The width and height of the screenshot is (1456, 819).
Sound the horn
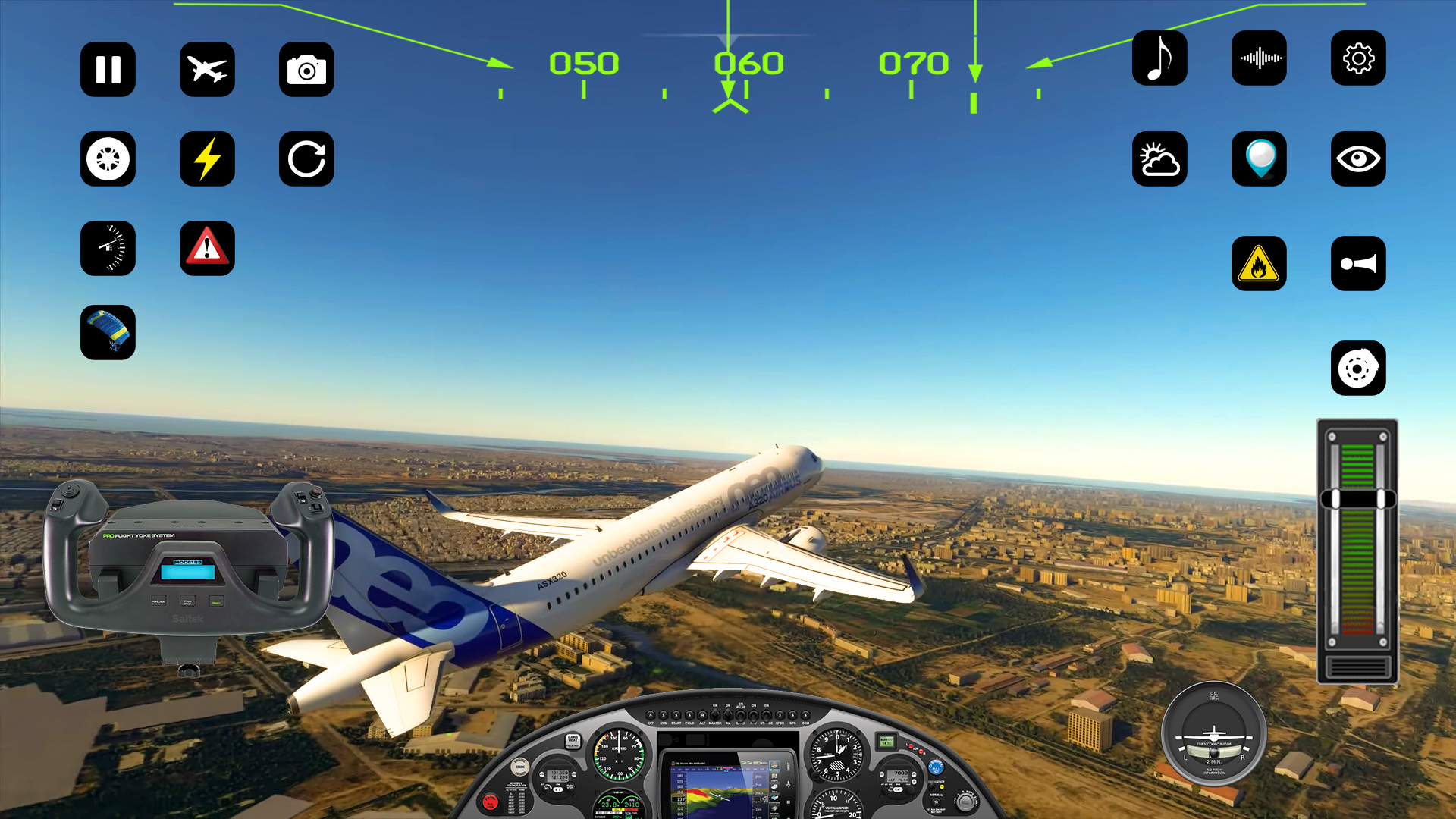pos(1358,263)
